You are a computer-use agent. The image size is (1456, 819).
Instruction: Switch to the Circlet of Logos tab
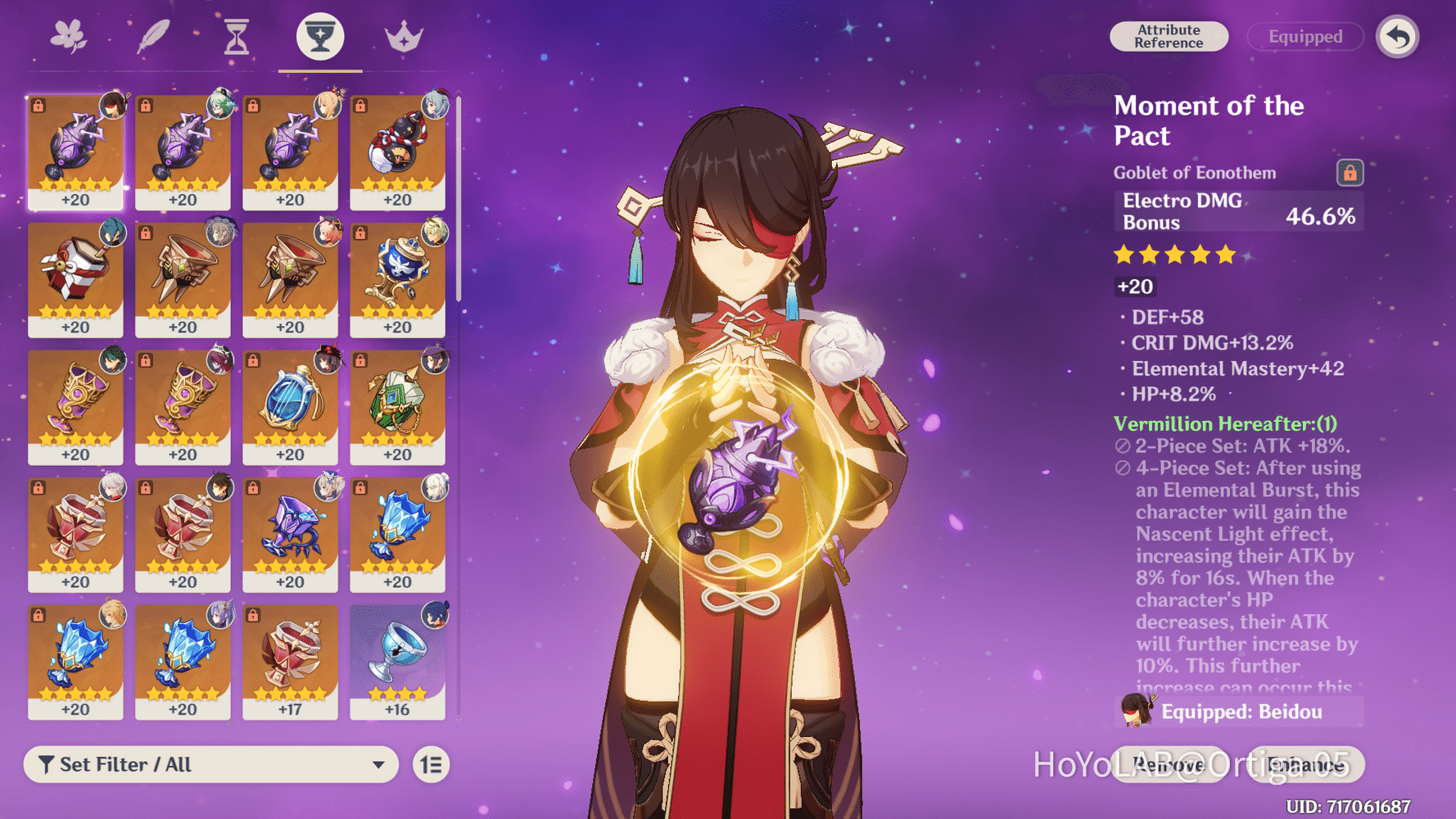coord(402,34)
